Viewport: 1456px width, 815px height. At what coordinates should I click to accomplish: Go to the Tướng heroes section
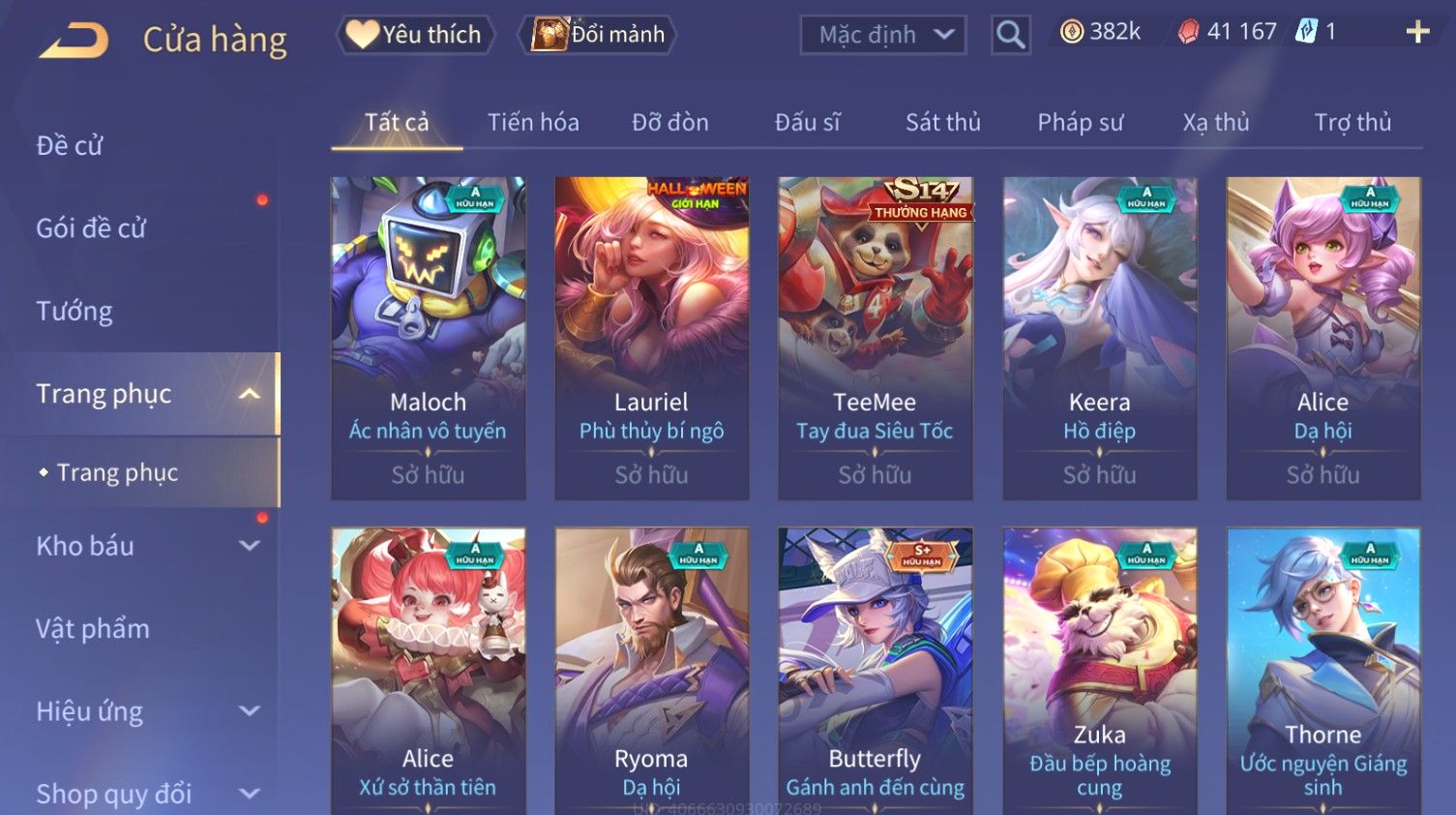click(x=74, y=311)
